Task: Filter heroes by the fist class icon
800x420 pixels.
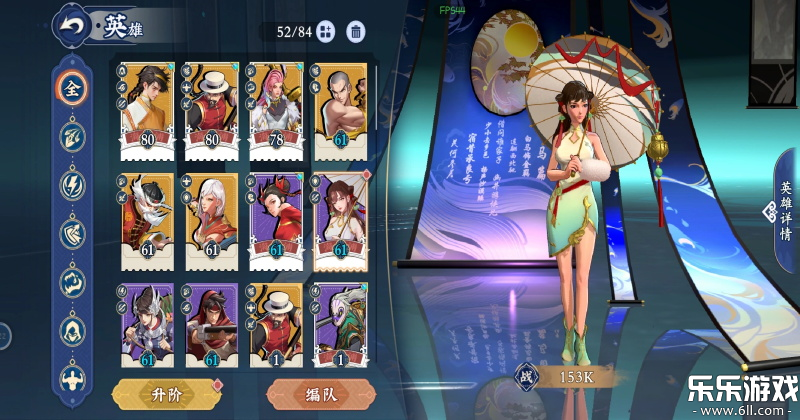Action: pyautogui.click(x=71, y=281)
